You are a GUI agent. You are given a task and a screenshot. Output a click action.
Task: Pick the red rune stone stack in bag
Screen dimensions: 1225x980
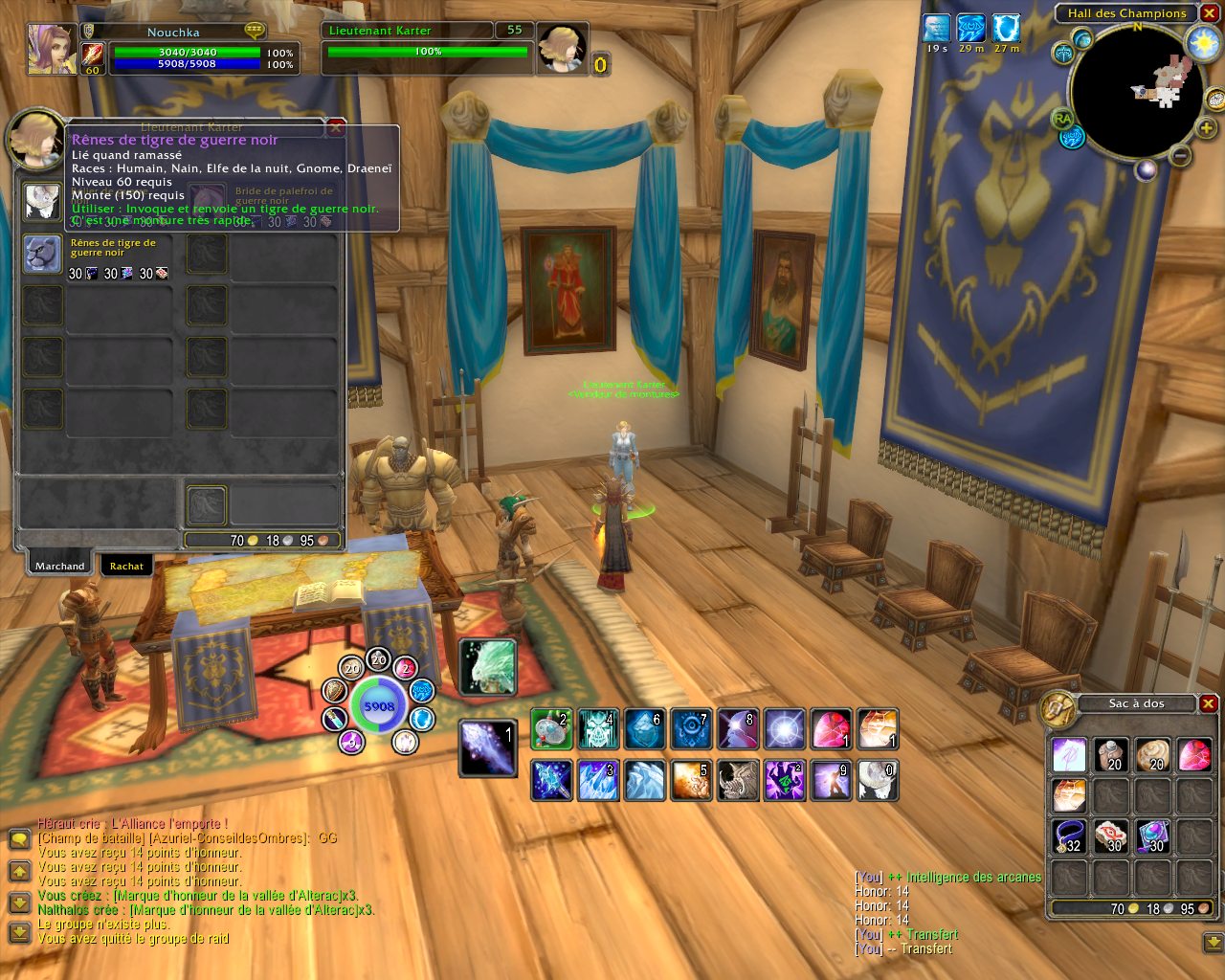pyautogui.click(x=1109, y=836)
